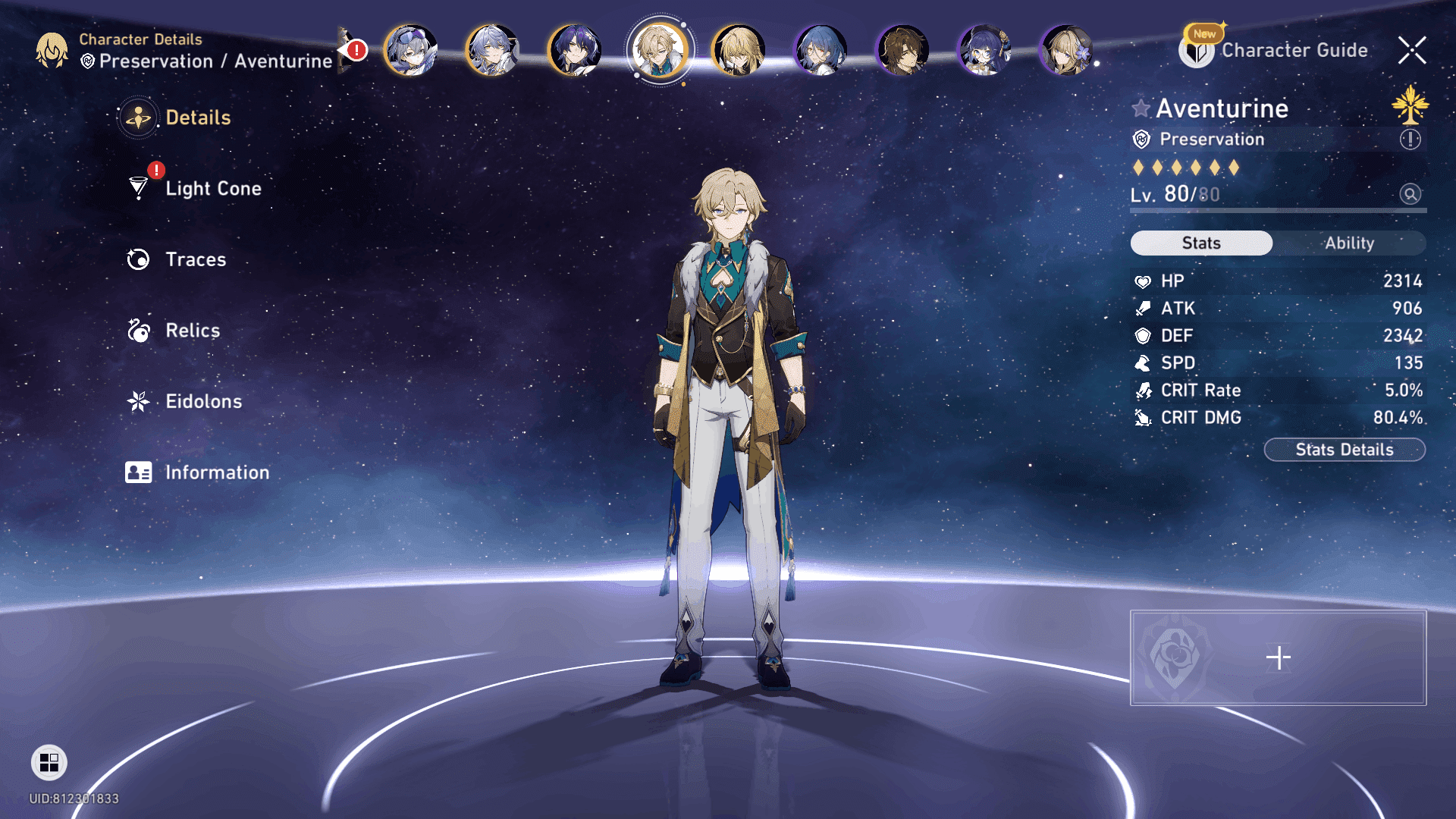Open the Light Cone section
The width and height of the screenshot is (1456, 819).
pos(212,189)
